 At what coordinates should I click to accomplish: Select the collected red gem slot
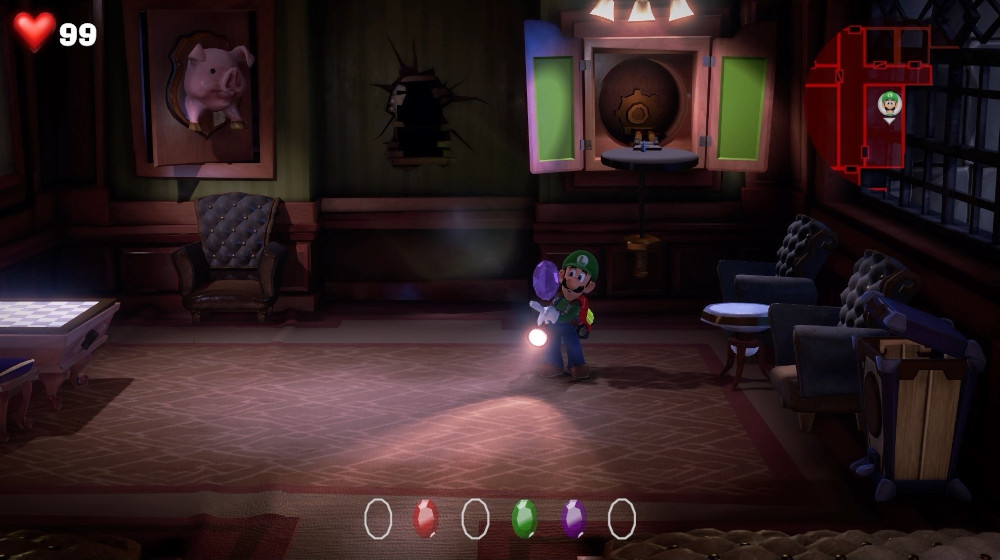426,518
